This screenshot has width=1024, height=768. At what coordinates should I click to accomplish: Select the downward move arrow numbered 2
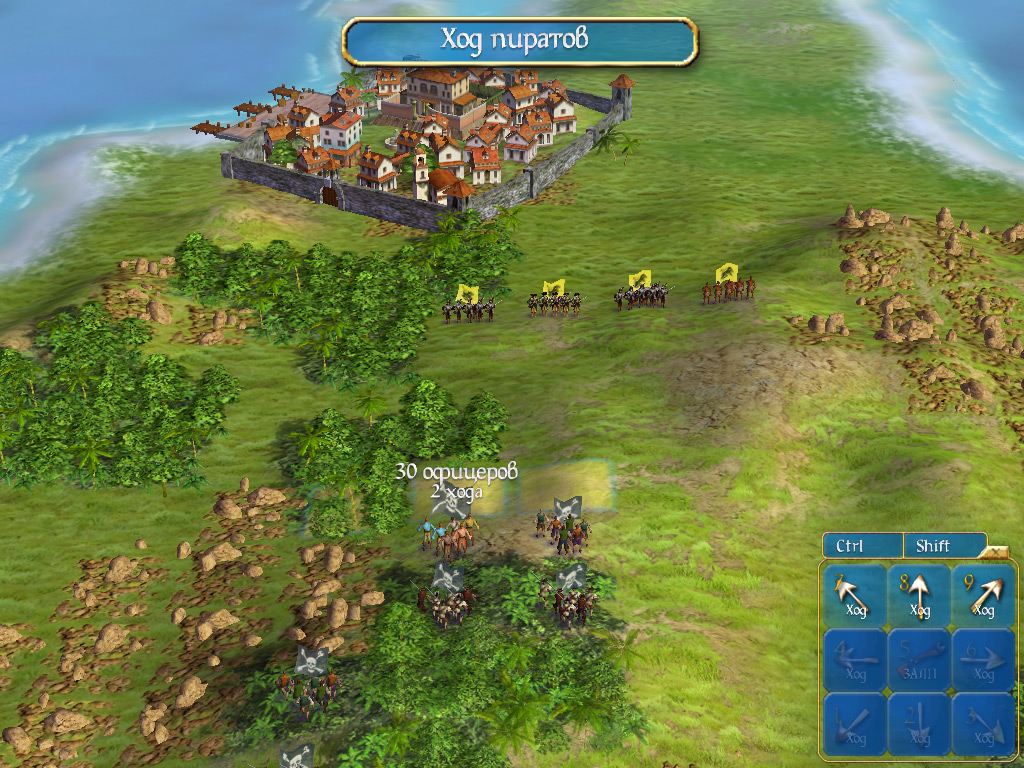click(x=919, y=723)
